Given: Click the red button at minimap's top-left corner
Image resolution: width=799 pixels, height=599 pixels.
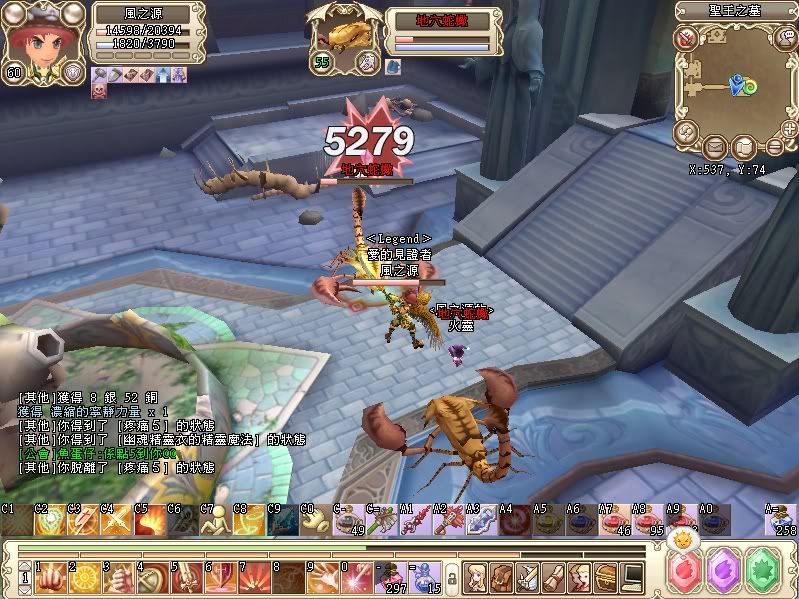Looking at the screenshot, I should point(685,38).
